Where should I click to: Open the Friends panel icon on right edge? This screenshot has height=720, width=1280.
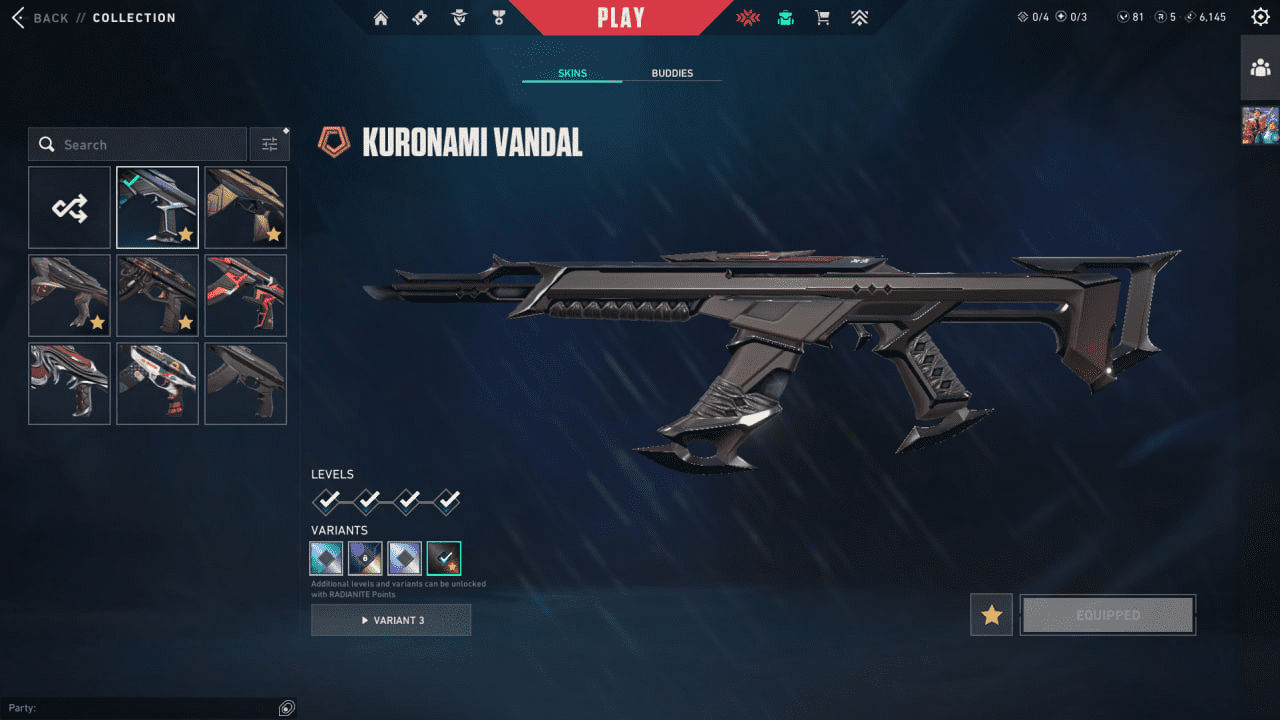coord(1261,68)
